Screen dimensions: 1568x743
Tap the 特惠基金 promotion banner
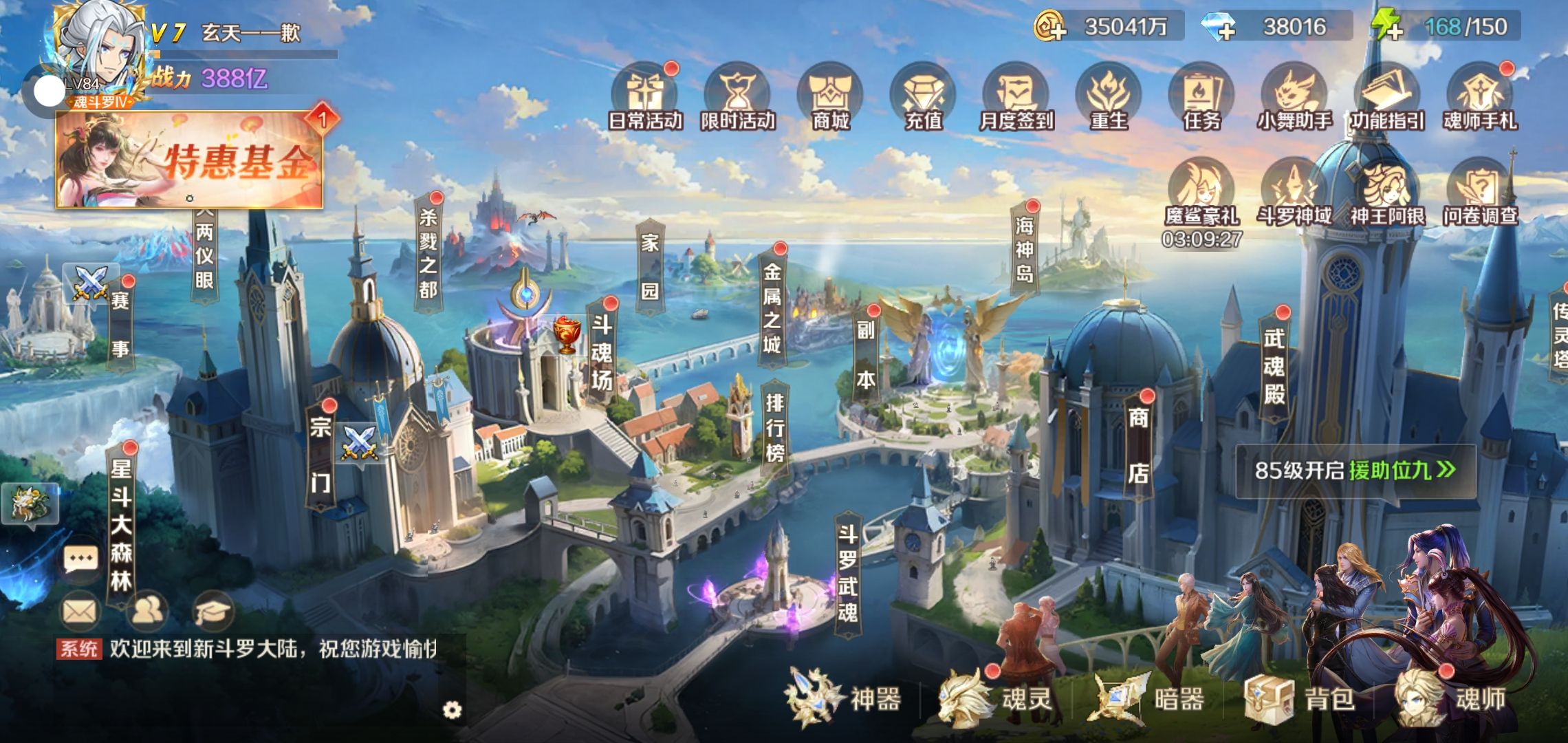tap(190, 160)
